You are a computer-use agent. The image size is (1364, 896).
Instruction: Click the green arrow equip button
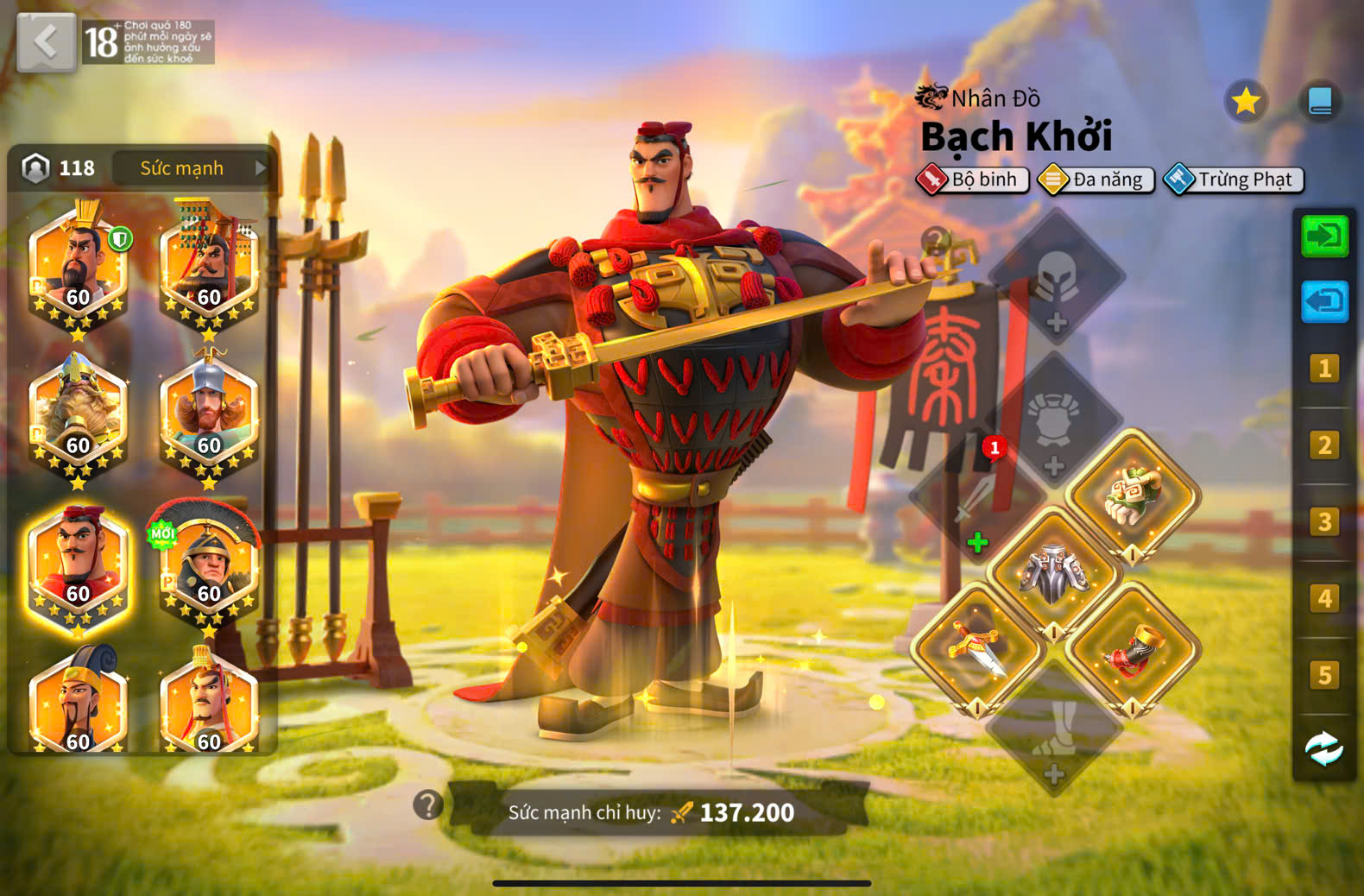click(x=1324, y=237)
